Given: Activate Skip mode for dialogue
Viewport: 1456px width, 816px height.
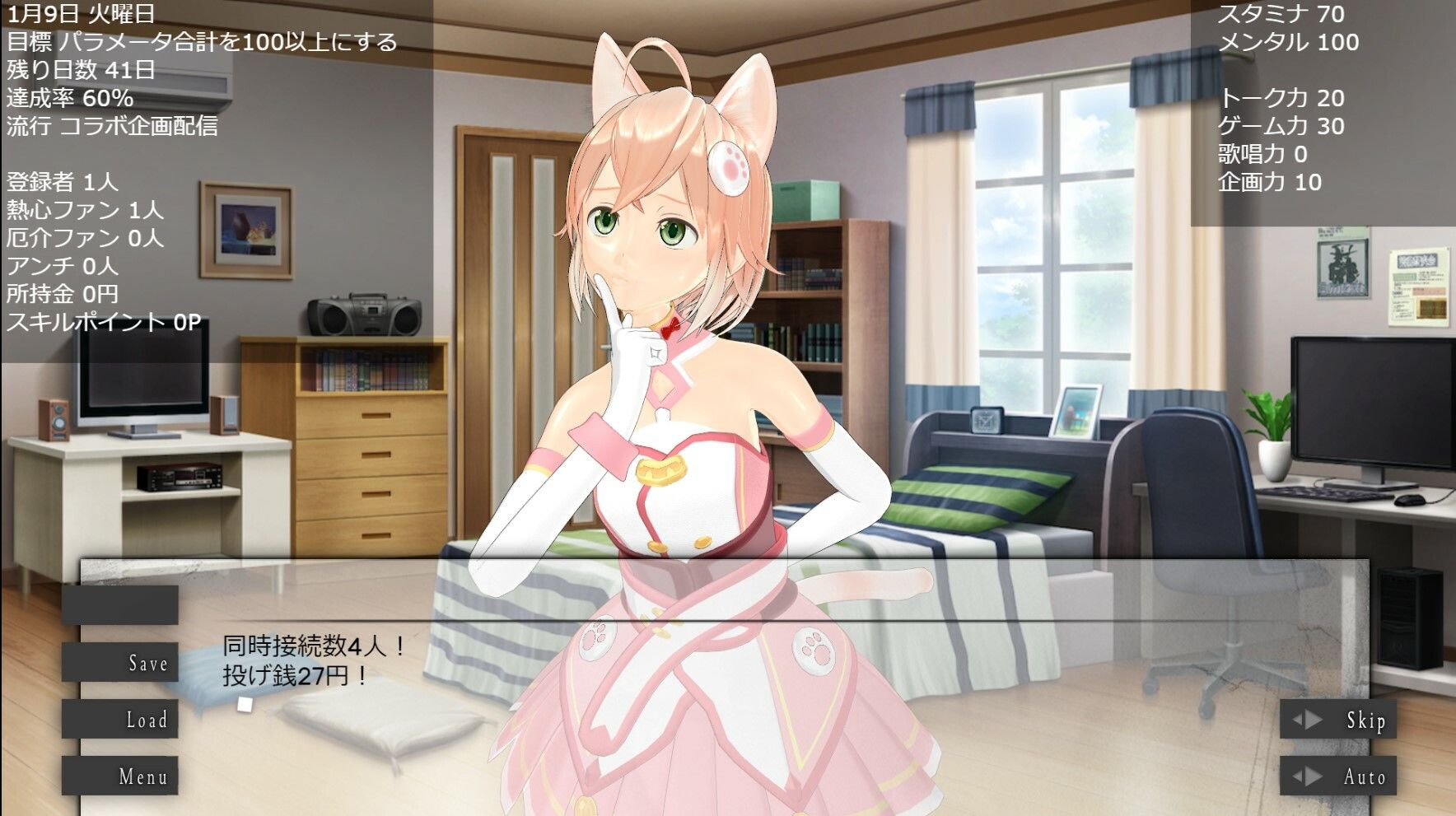Looking at the screenshot, I should (x=1337, y=720).
